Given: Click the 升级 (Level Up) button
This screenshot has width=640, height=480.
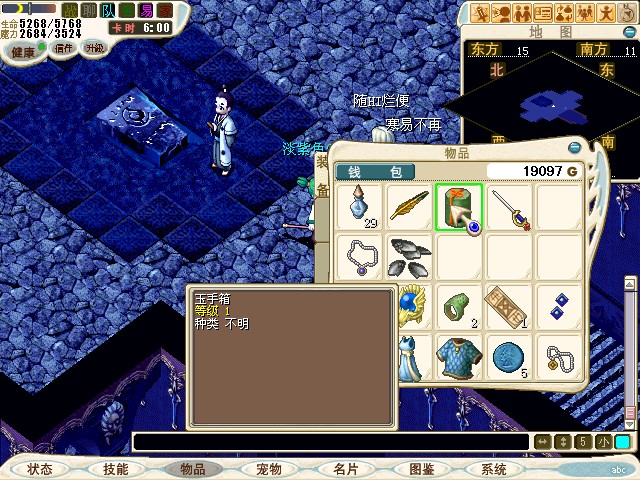Looking at the screenshot, I should click(94, 47).
